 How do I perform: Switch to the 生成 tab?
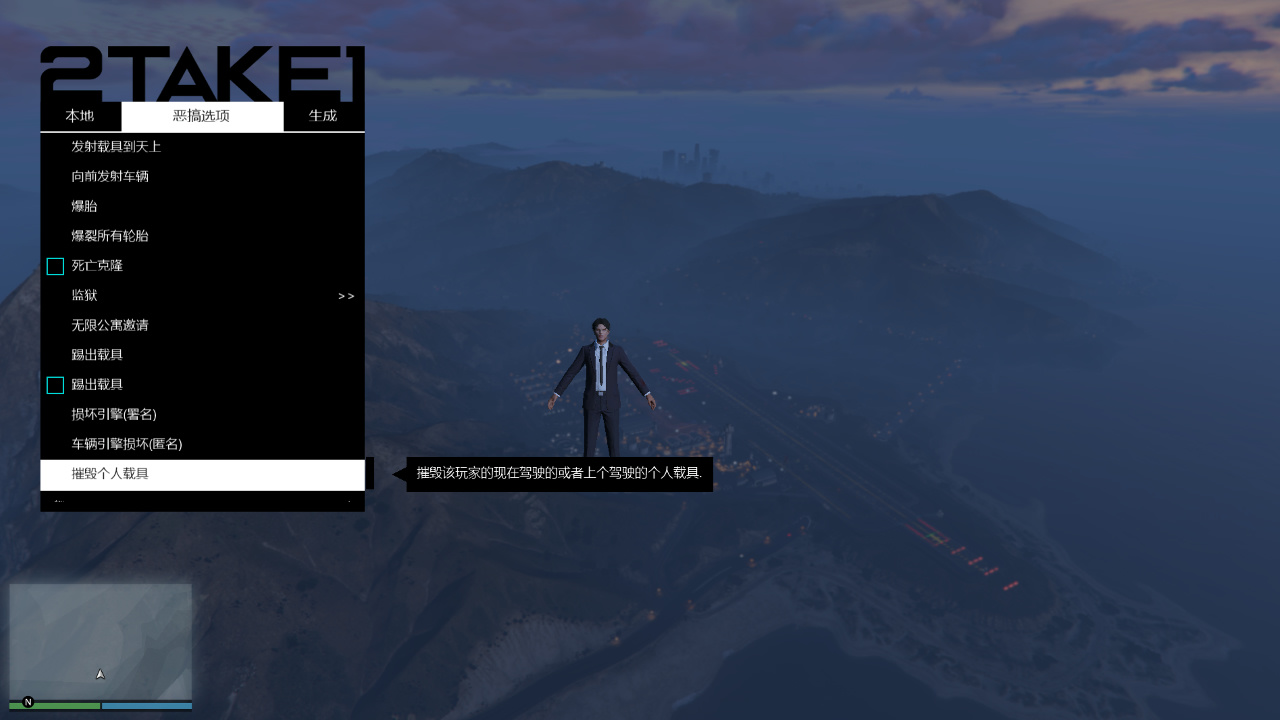(322, 116)
